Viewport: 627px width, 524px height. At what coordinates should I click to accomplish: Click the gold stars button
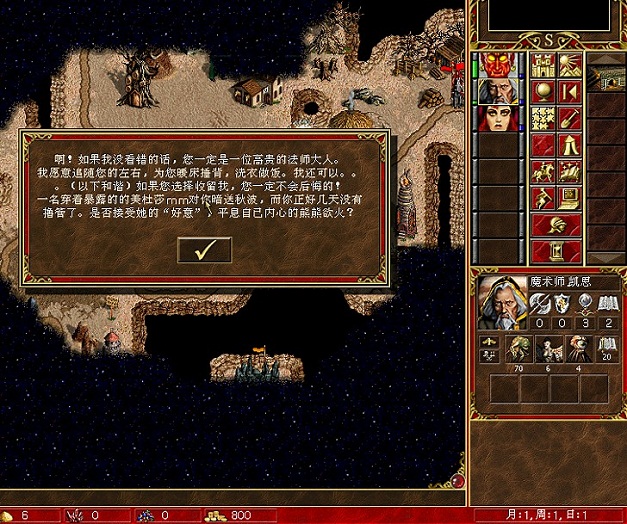(542, 119)
